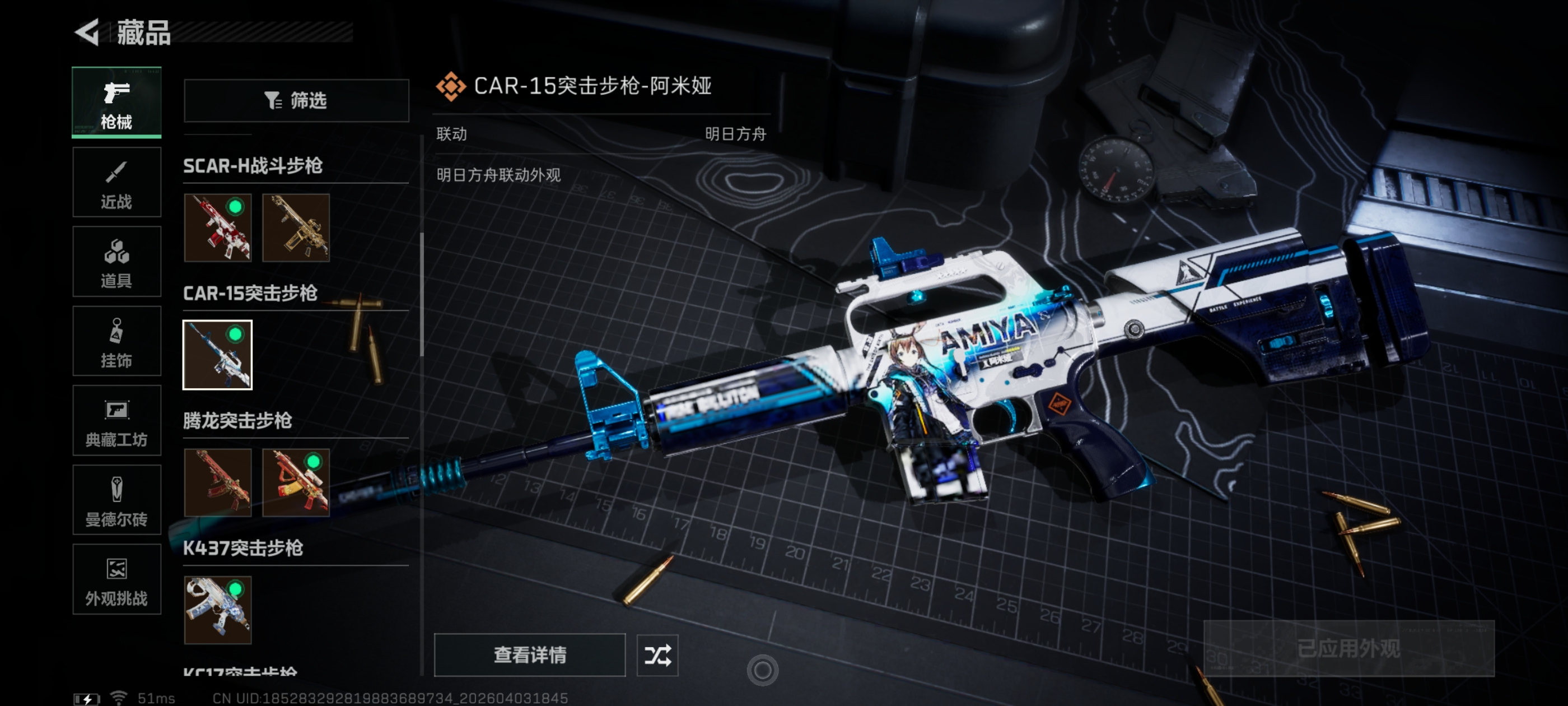This screenshot has width=1568, height=706.
Task: Select the equipped red-yellow 腾龙 skin thumbnail
Action: (296, 482)
